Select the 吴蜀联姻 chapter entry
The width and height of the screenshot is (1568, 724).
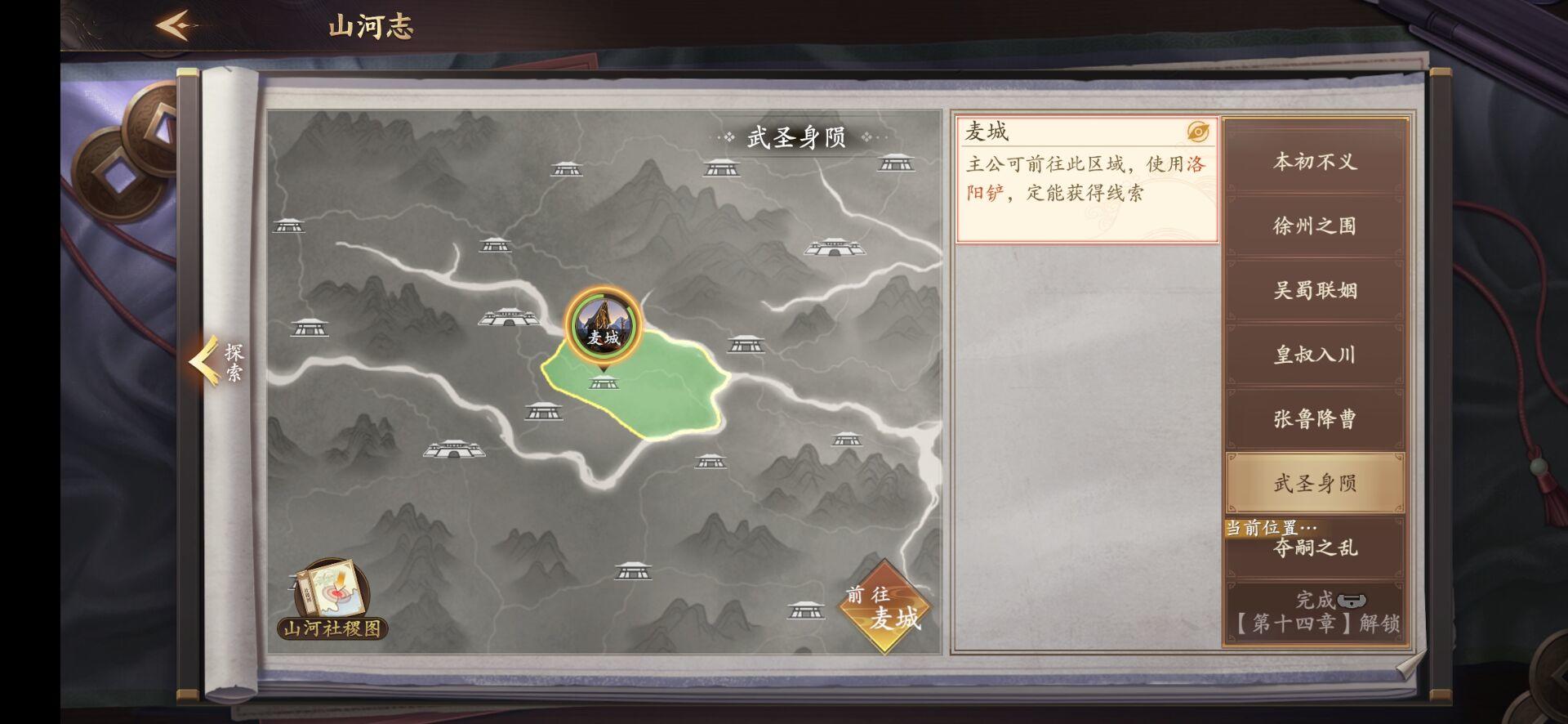tap(1315, 291)
